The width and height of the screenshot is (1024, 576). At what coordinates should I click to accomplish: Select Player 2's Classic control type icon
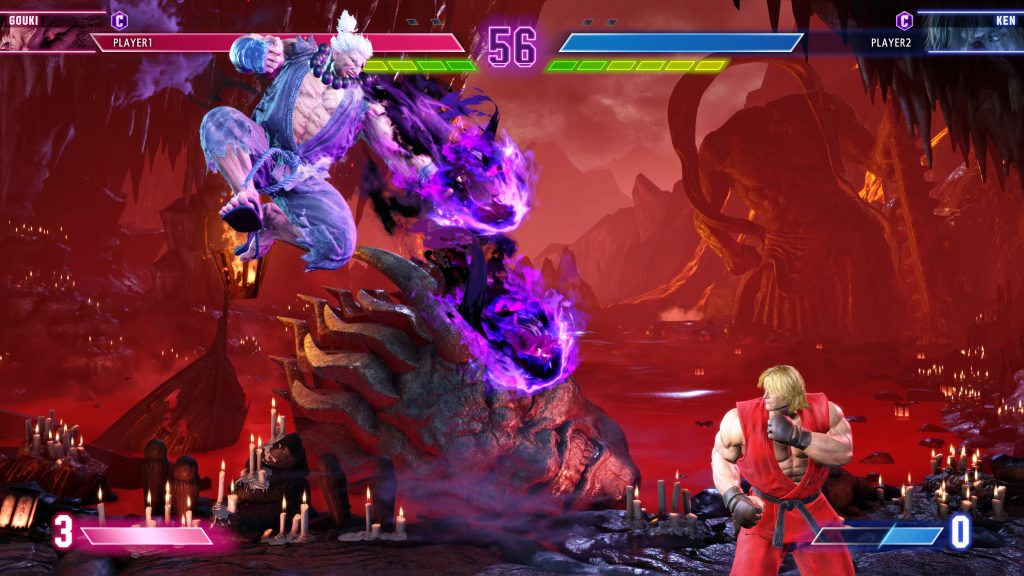click(x=904, y=20)
